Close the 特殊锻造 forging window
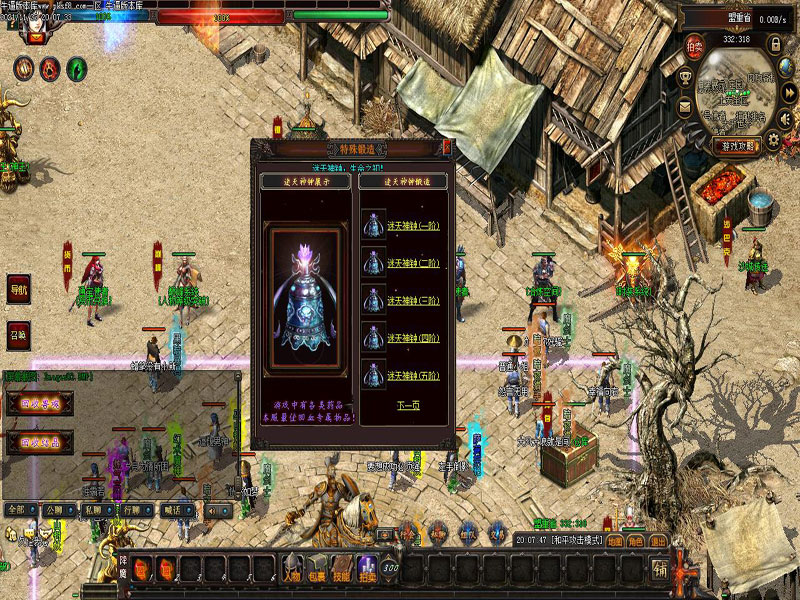 447,148
